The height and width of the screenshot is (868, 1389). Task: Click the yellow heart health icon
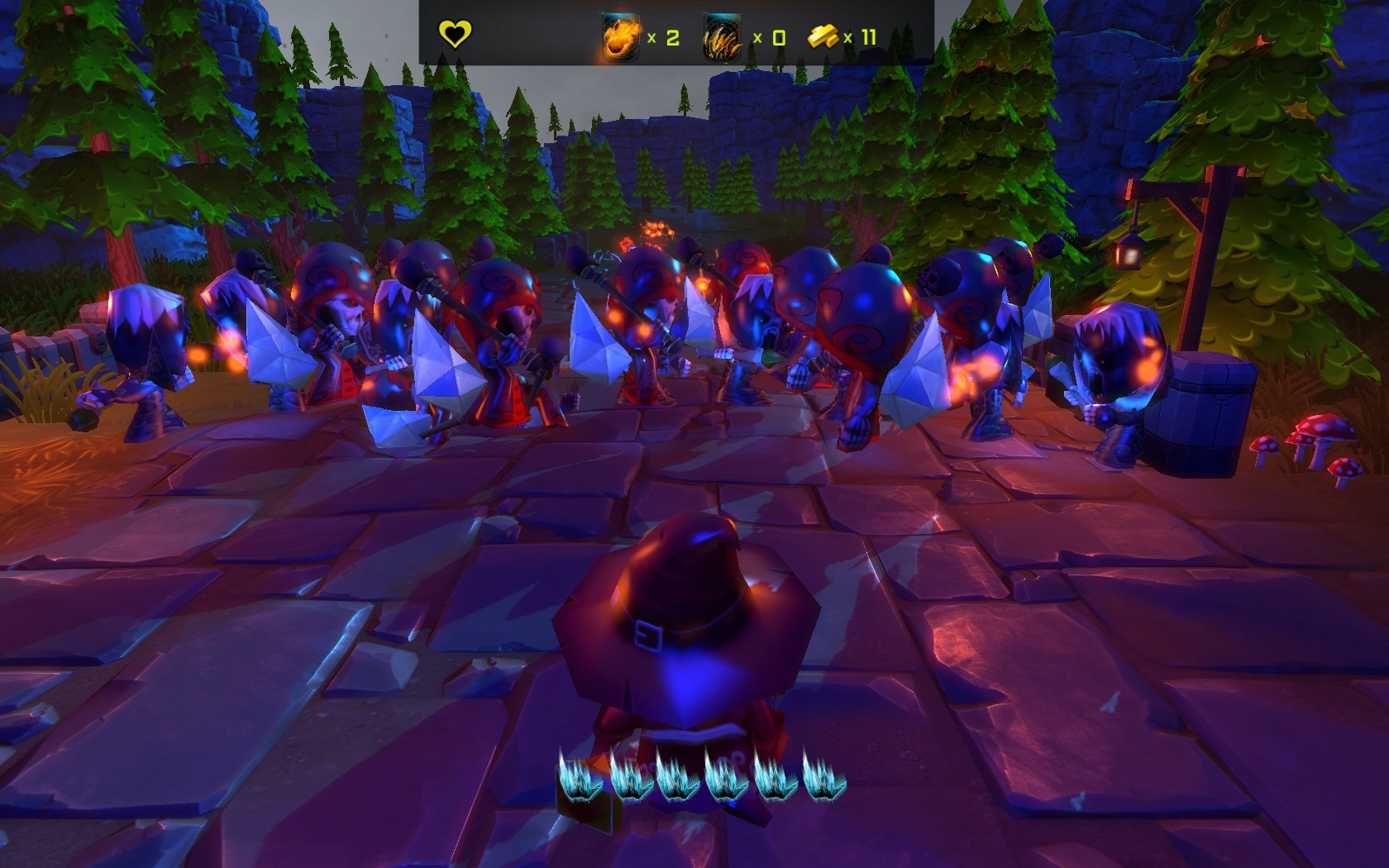point(454,35)
